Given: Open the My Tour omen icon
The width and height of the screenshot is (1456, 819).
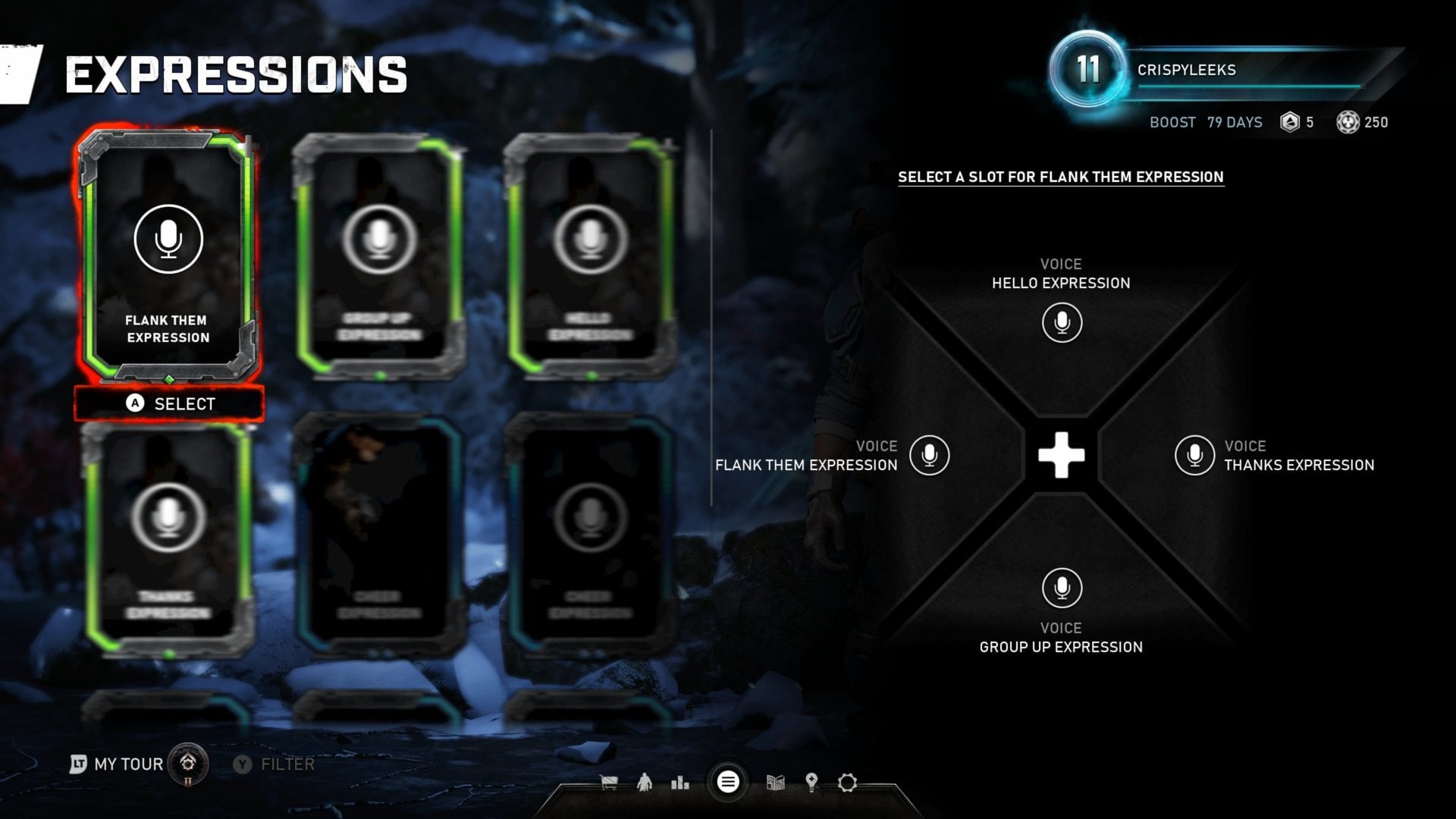Looking at the screenshot, I should click(x=187, y=764).
